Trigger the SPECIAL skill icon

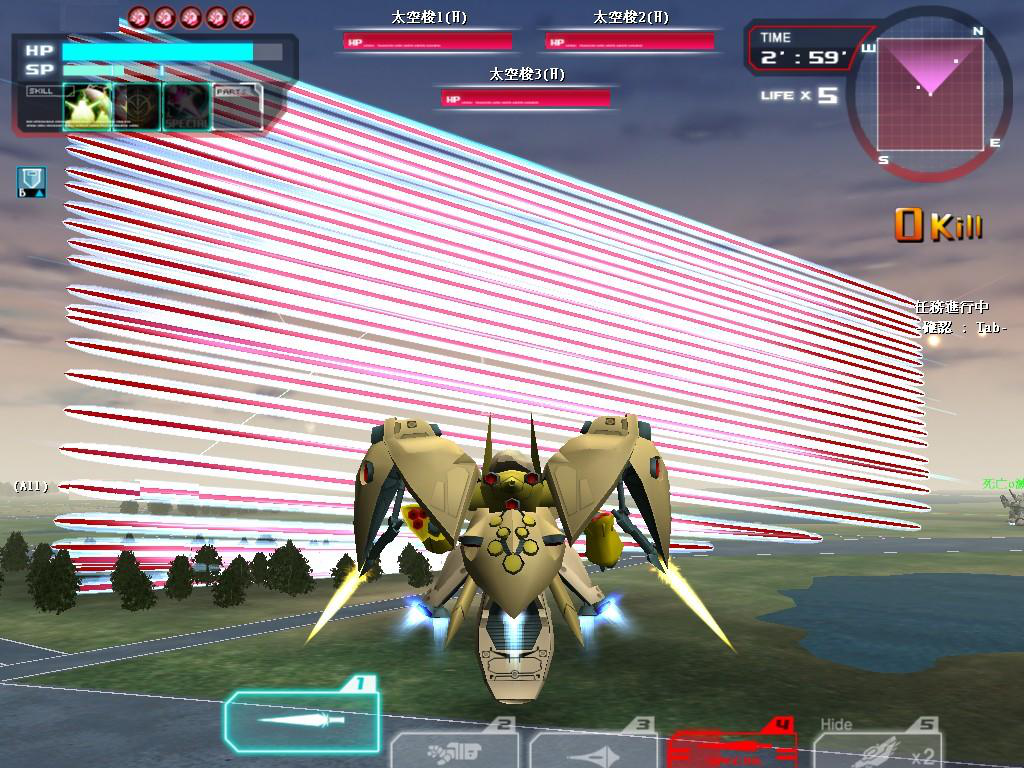pos(186,107)
